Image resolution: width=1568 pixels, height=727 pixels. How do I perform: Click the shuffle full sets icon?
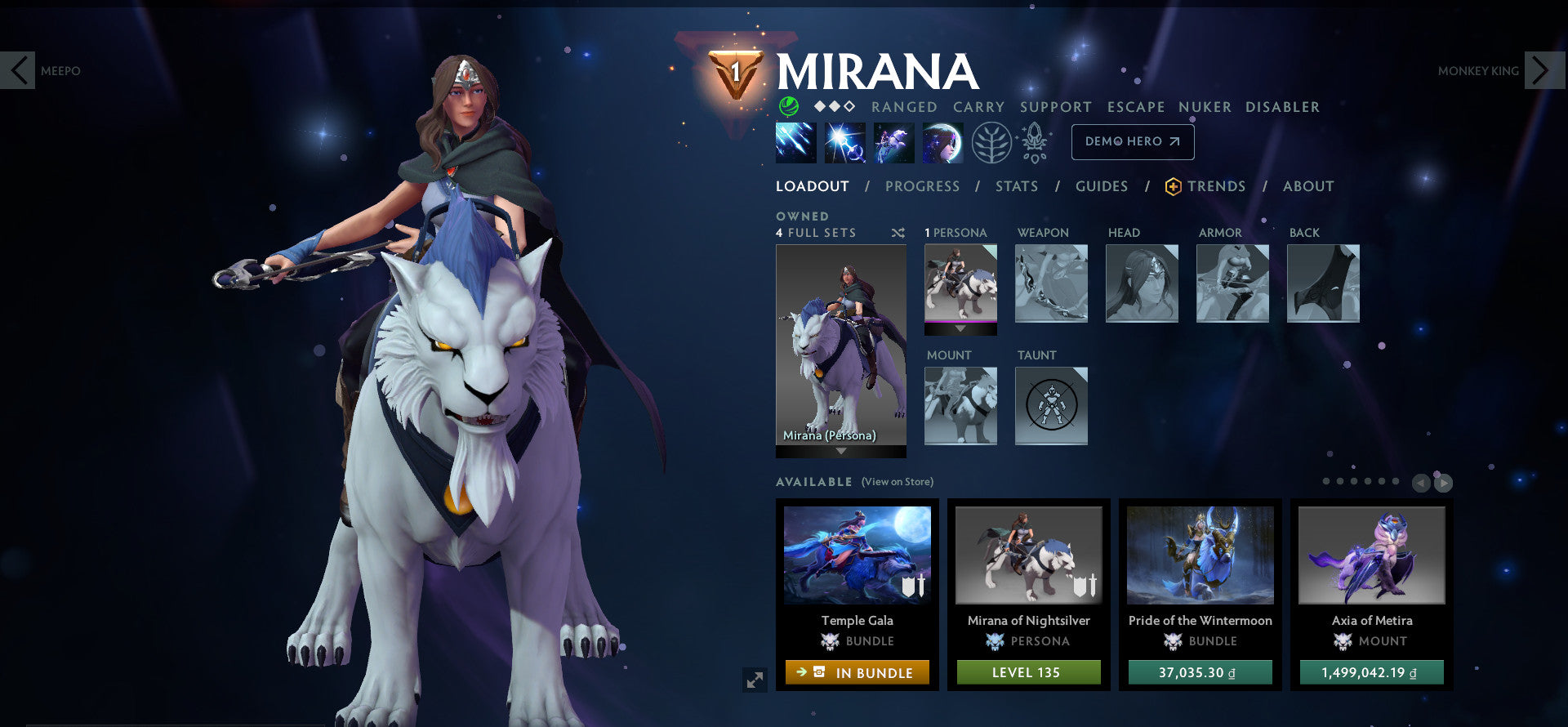pos(898,233)
